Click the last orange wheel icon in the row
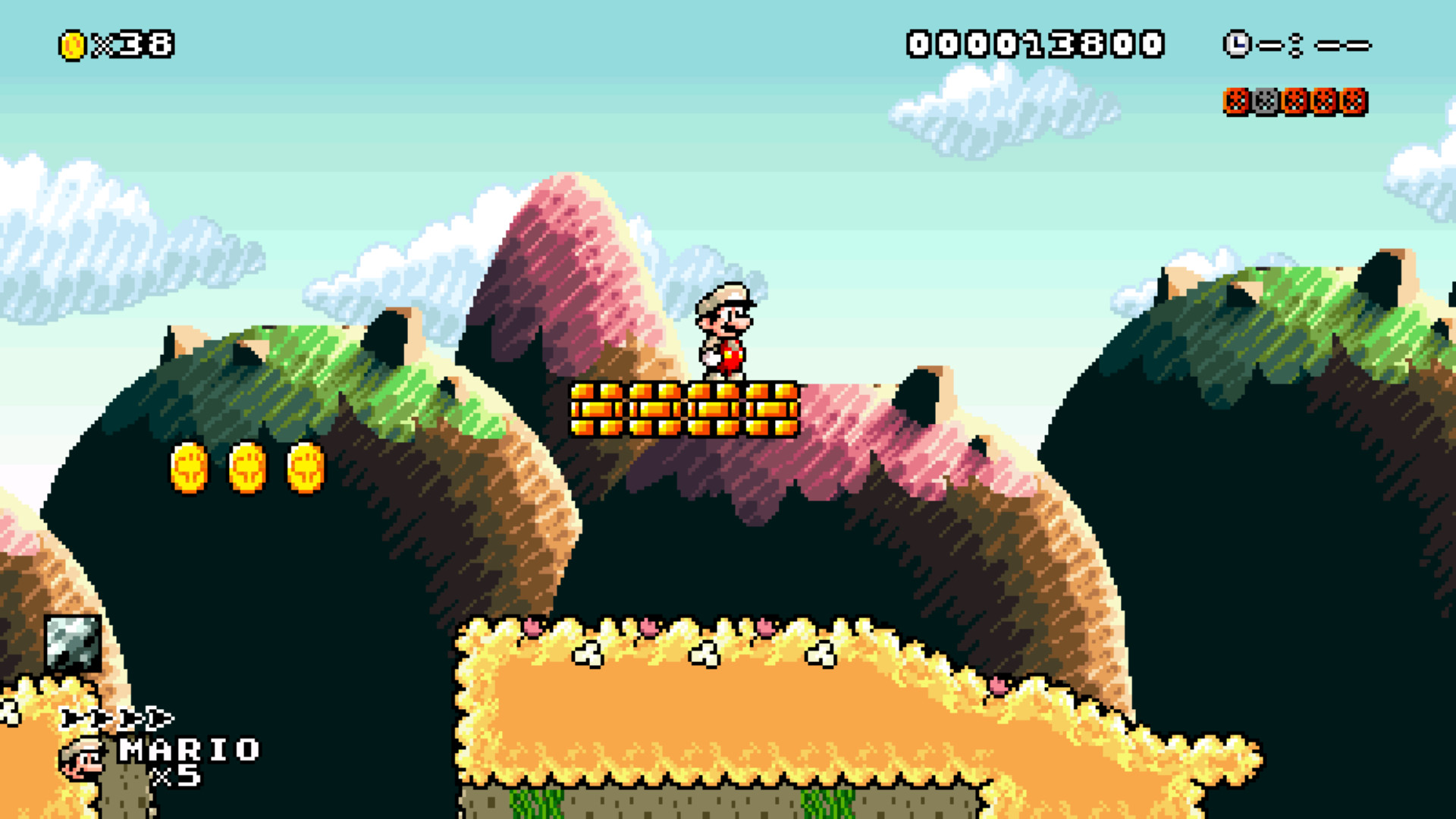This screenshot has height=819, width=1456. click(1354, 101)
